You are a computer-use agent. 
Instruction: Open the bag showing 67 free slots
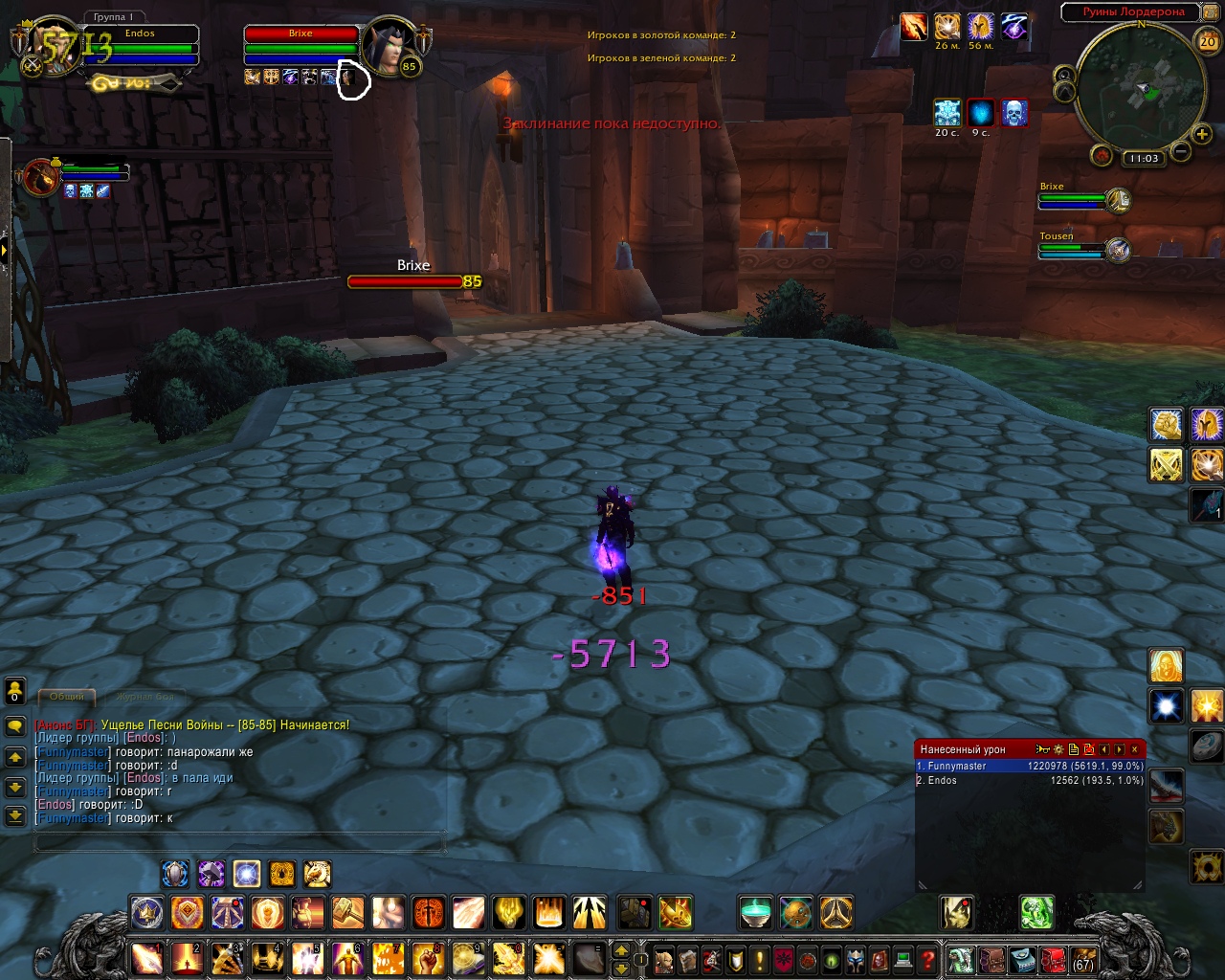1082,959
